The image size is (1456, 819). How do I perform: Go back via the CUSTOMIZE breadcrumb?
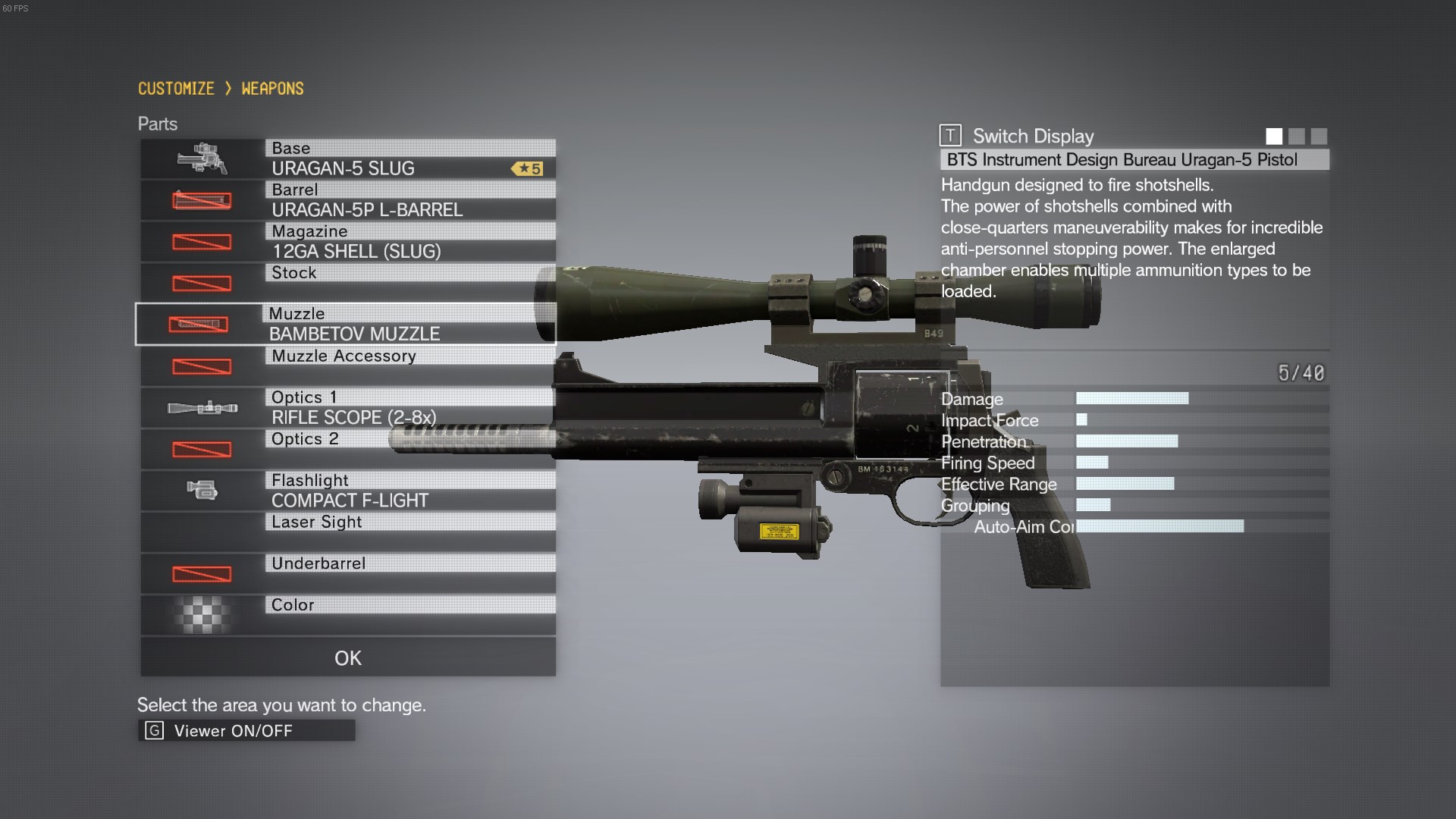pos(176,89)
